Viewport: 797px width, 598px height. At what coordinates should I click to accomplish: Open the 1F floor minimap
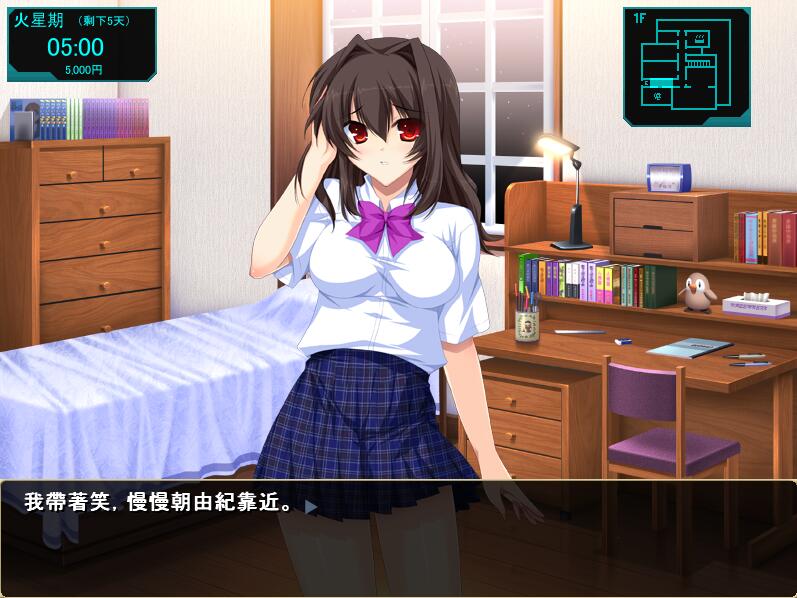(686, 67)
